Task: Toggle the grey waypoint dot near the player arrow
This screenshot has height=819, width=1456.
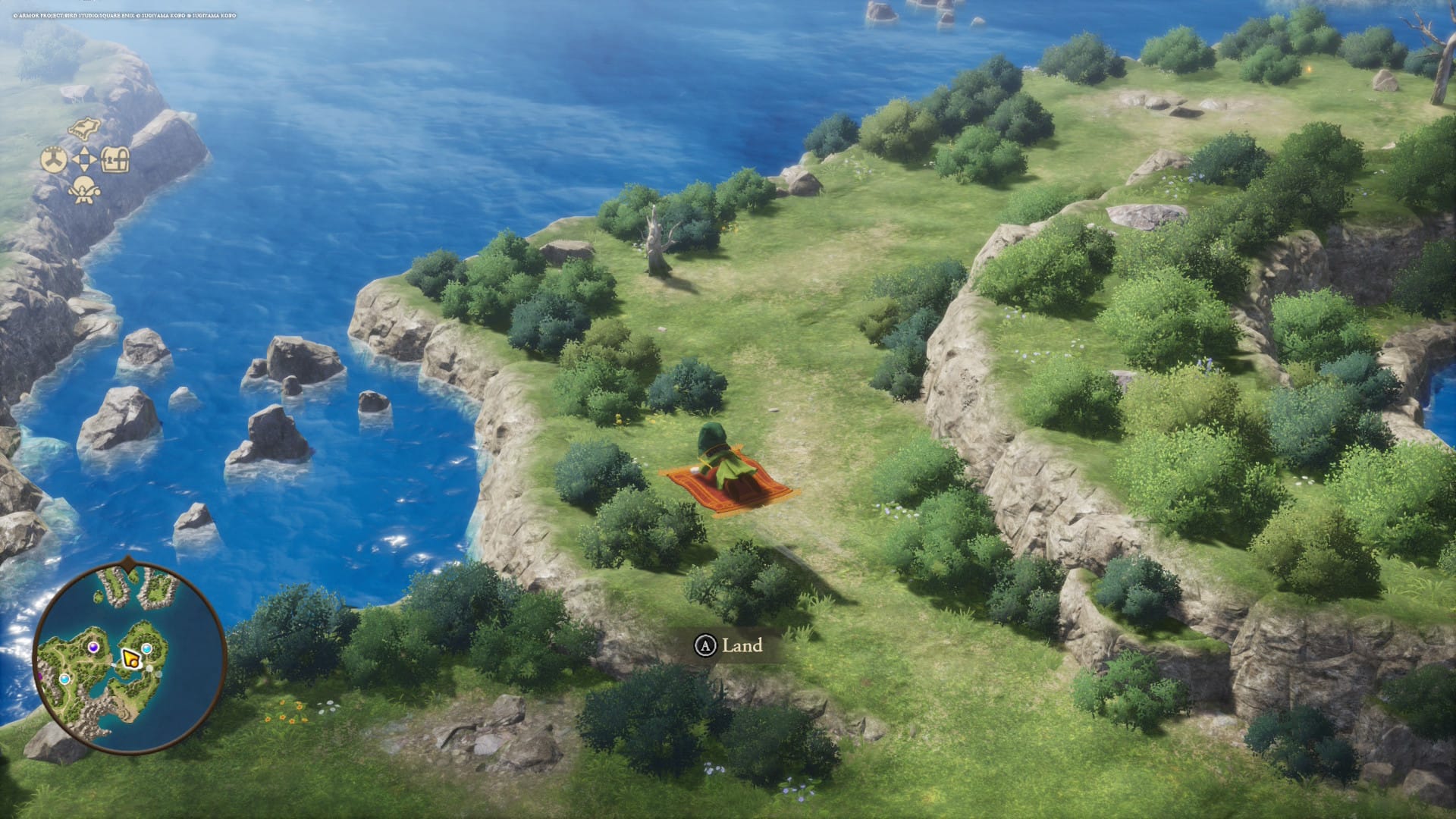Action: click(x=149, y=667)
